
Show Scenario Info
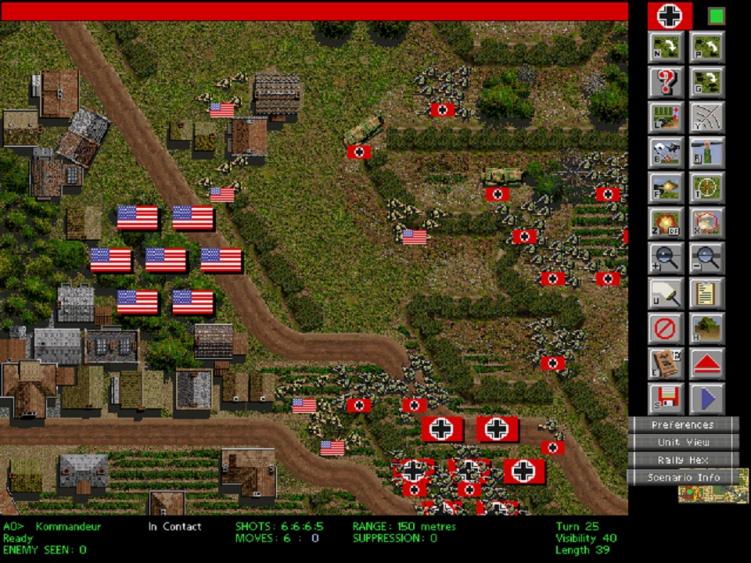pyautogui.click(x=683, y=477)
